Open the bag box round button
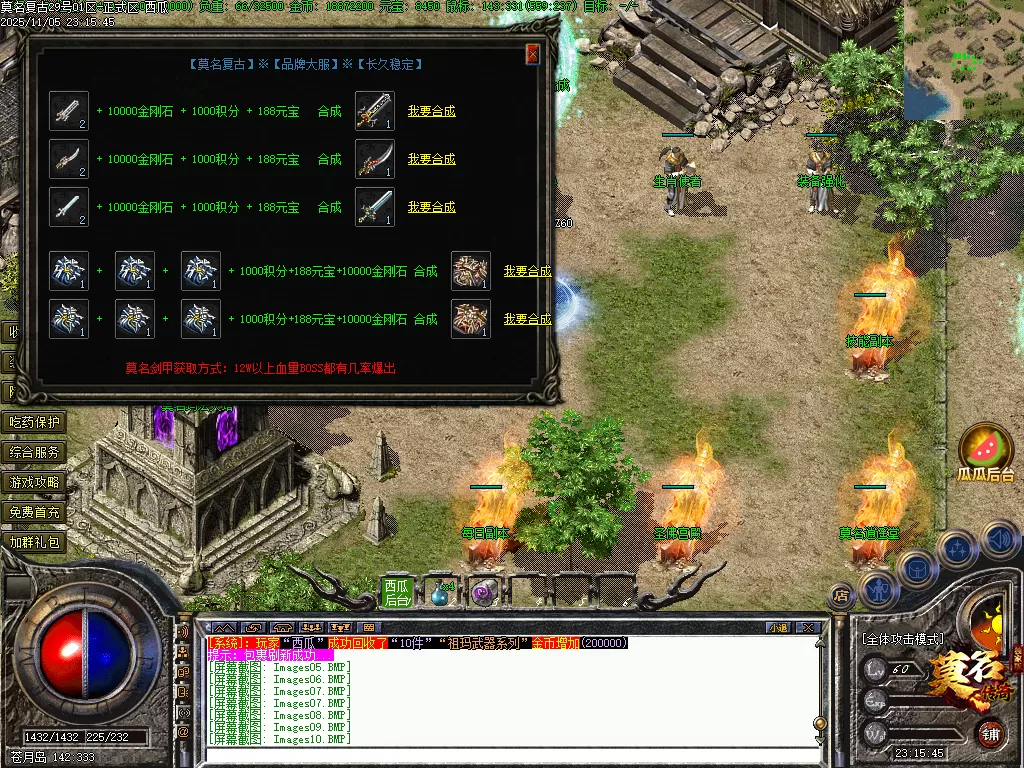The image size is (1024, 768). point(916,570)
